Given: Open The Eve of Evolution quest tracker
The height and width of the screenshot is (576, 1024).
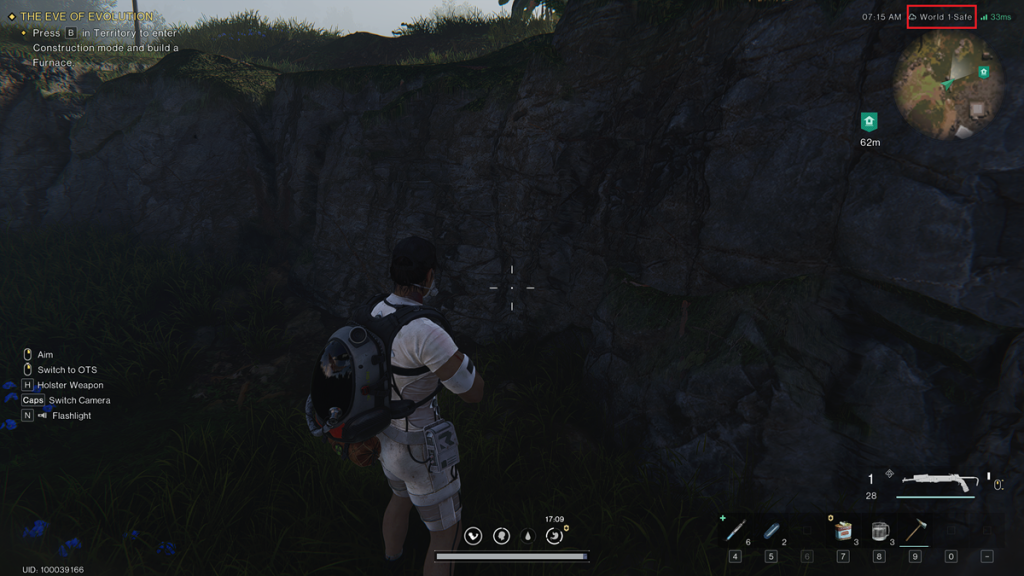Looking at the screenshot, I should pos(87,17).
